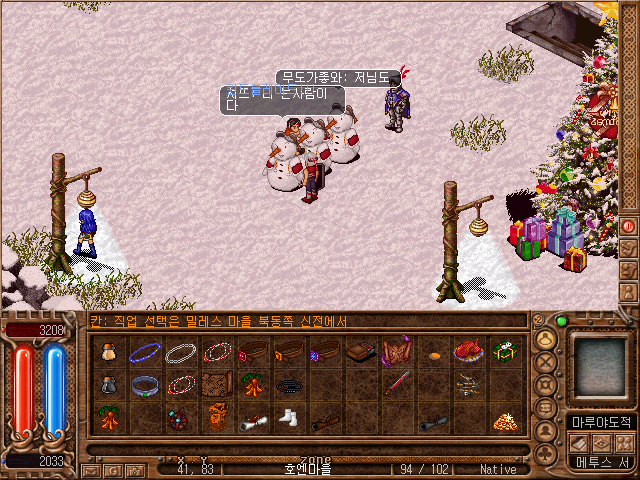Click the red power button icon
This screenshot has height=480, width=640.
[629, 225]
